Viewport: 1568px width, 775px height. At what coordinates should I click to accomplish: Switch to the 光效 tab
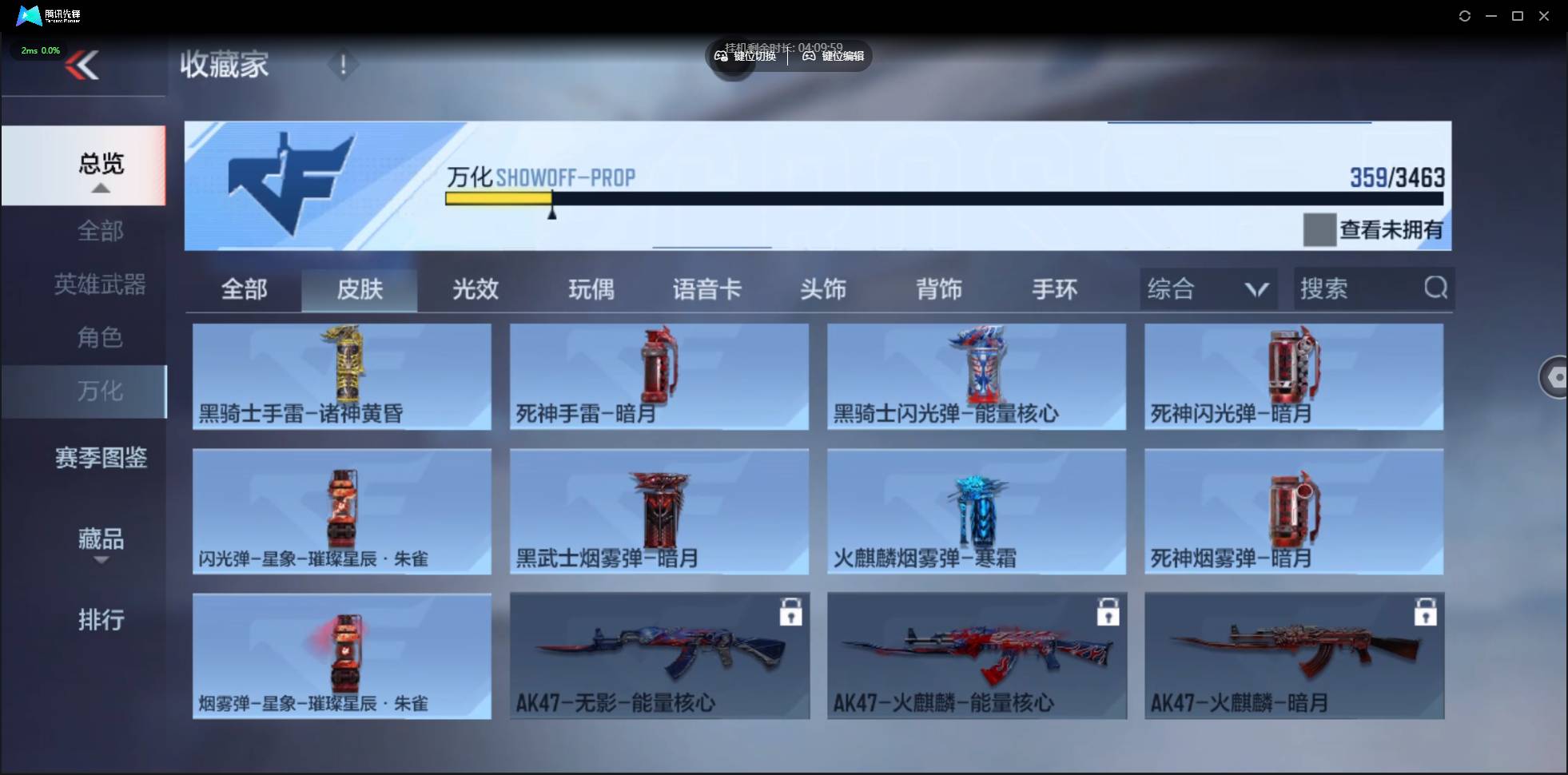coord(474,289)
